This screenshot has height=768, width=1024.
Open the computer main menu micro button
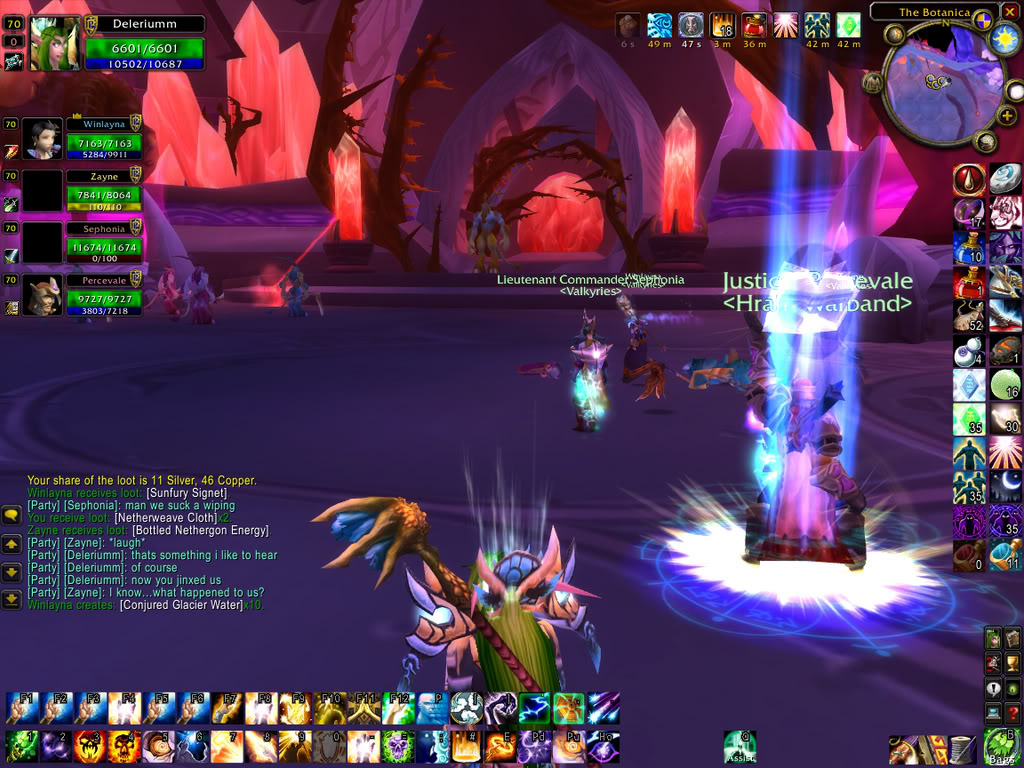click(993, 713)
